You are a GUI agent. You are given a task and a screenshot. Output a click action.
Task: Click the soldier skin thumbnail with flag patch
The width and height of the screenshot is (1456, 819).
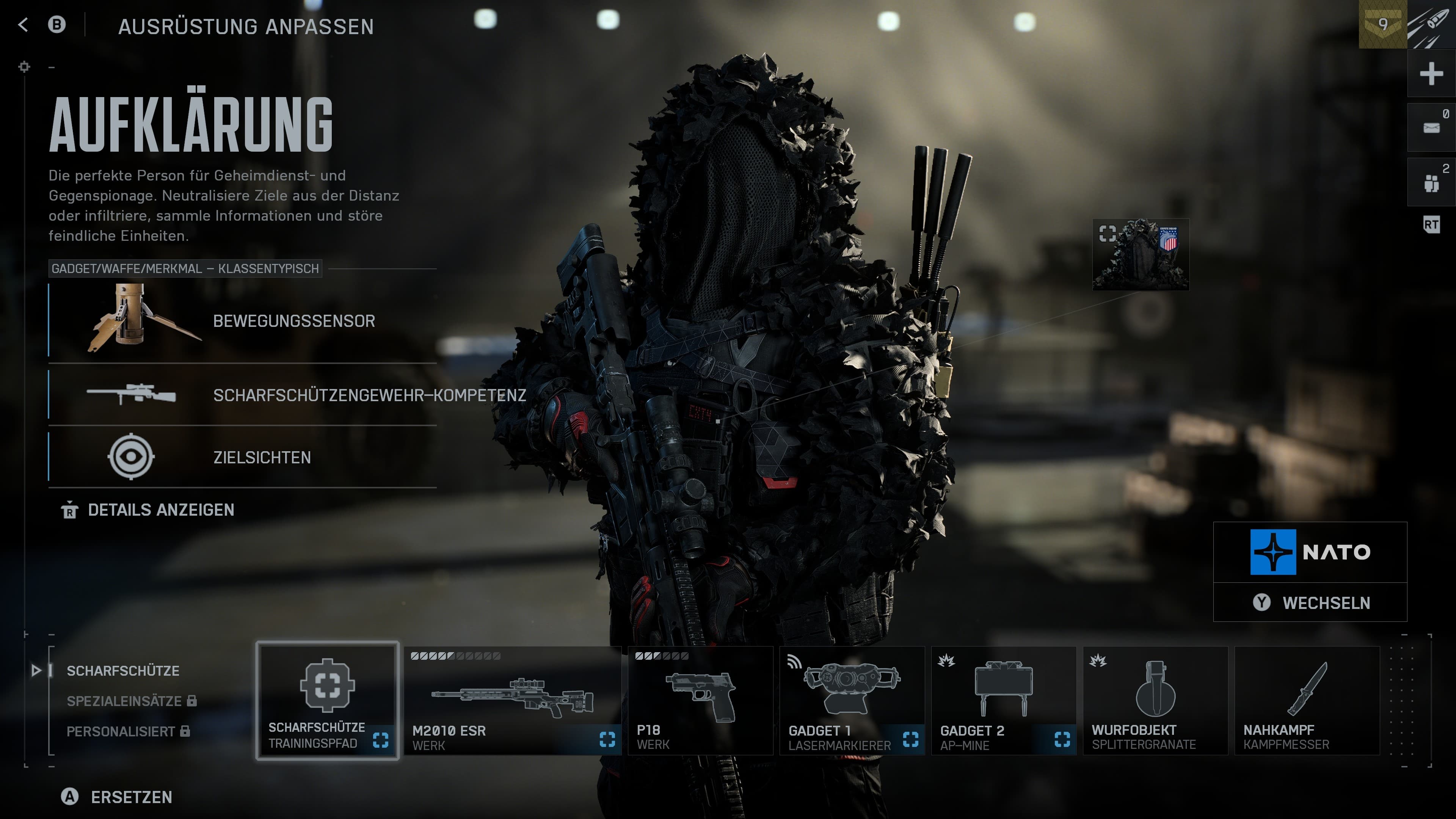pyautogui.click(x=1141, y=255)
